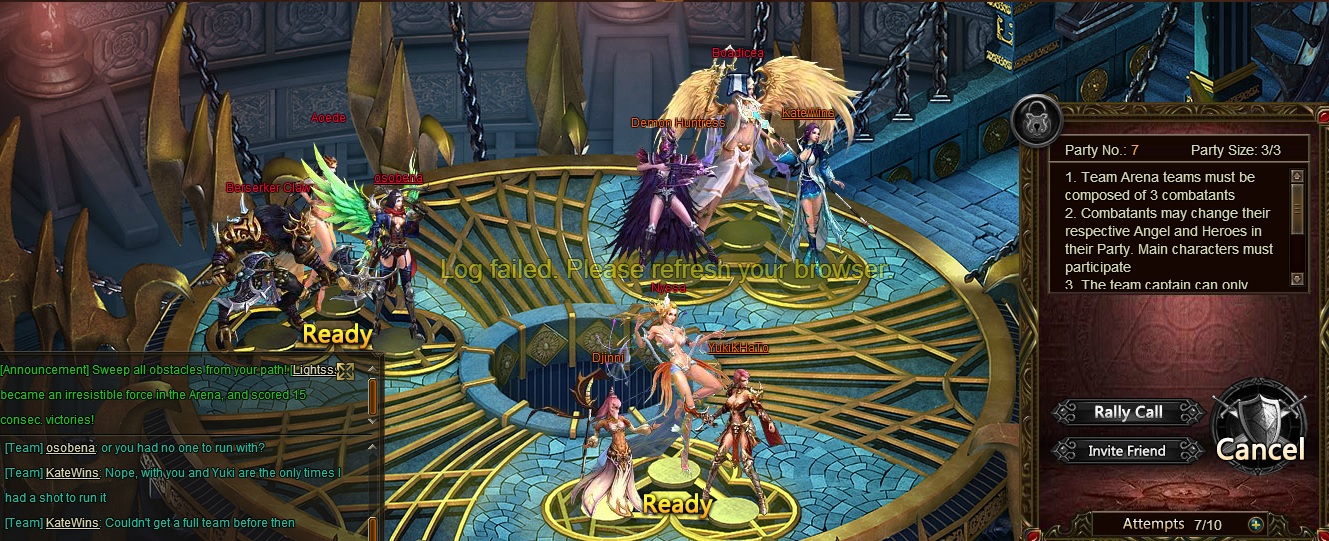Send a Rally Call for party
Image resolution: width=1329 pixels, height=541 pixels.
click(x=1127, y=412)
